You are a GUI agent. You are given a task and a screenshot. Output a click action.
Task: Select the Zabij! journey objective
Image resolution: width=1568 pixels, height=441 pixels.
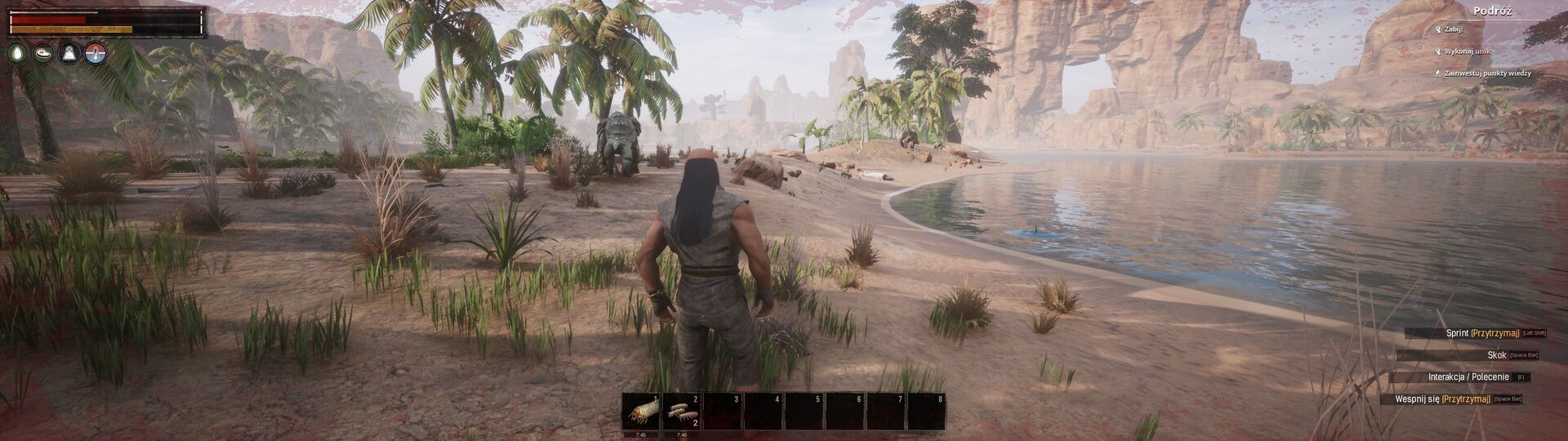tap(1454, 29)
